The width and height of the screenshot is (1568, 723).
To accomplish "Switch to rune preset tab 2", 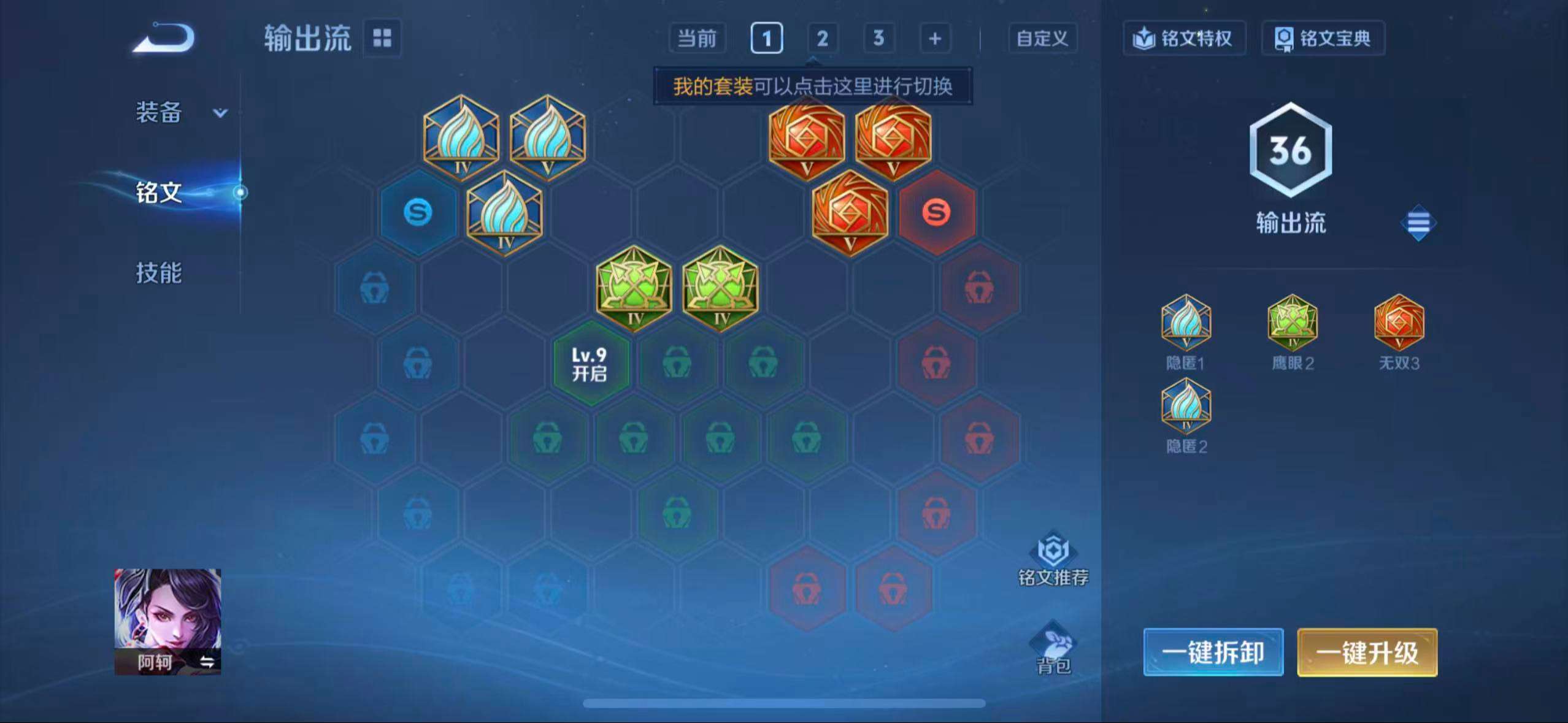I will pyautogui.click(x=822, y=38).
